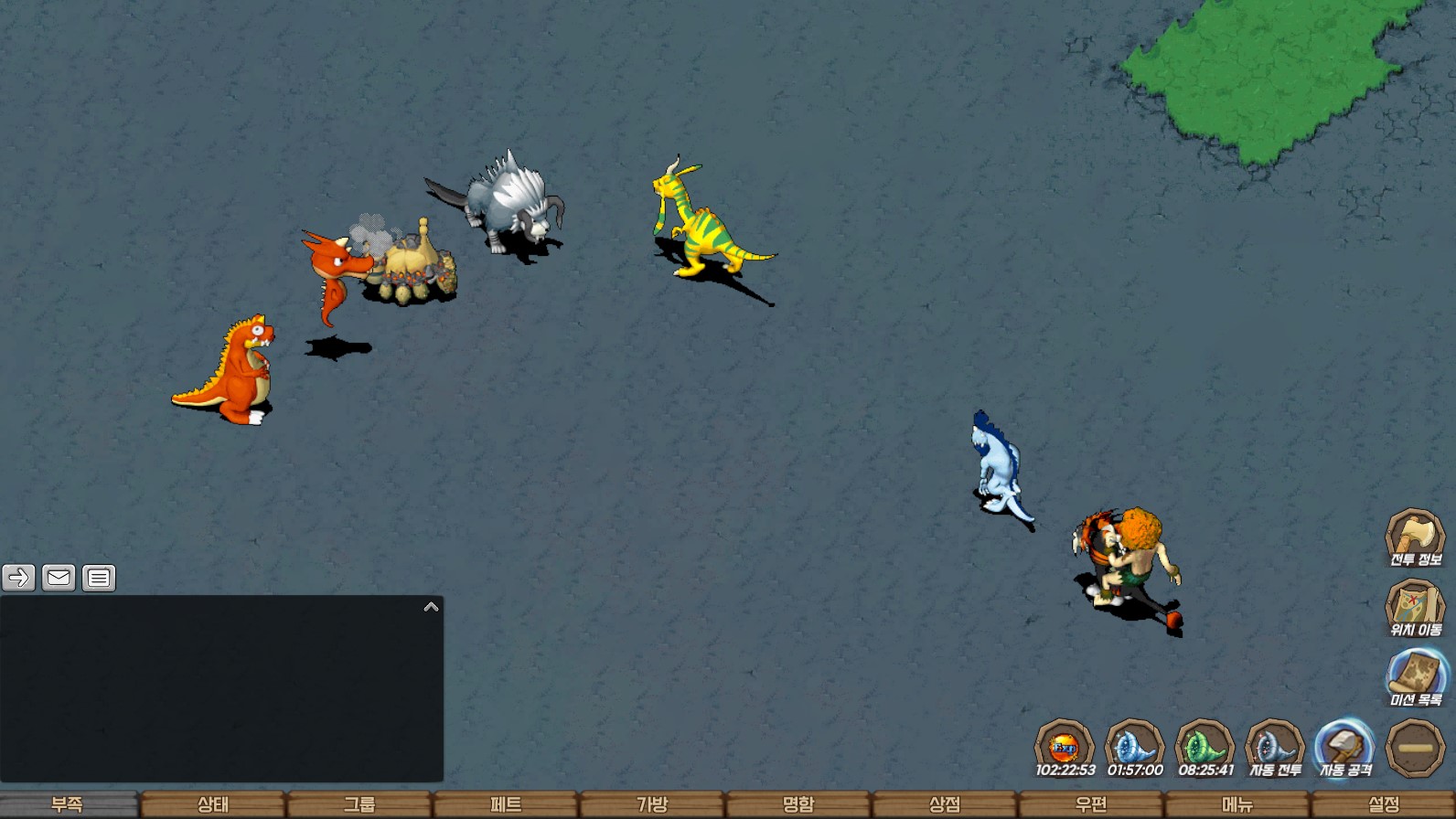Open the envelope message button

click(x=59, y=578)
